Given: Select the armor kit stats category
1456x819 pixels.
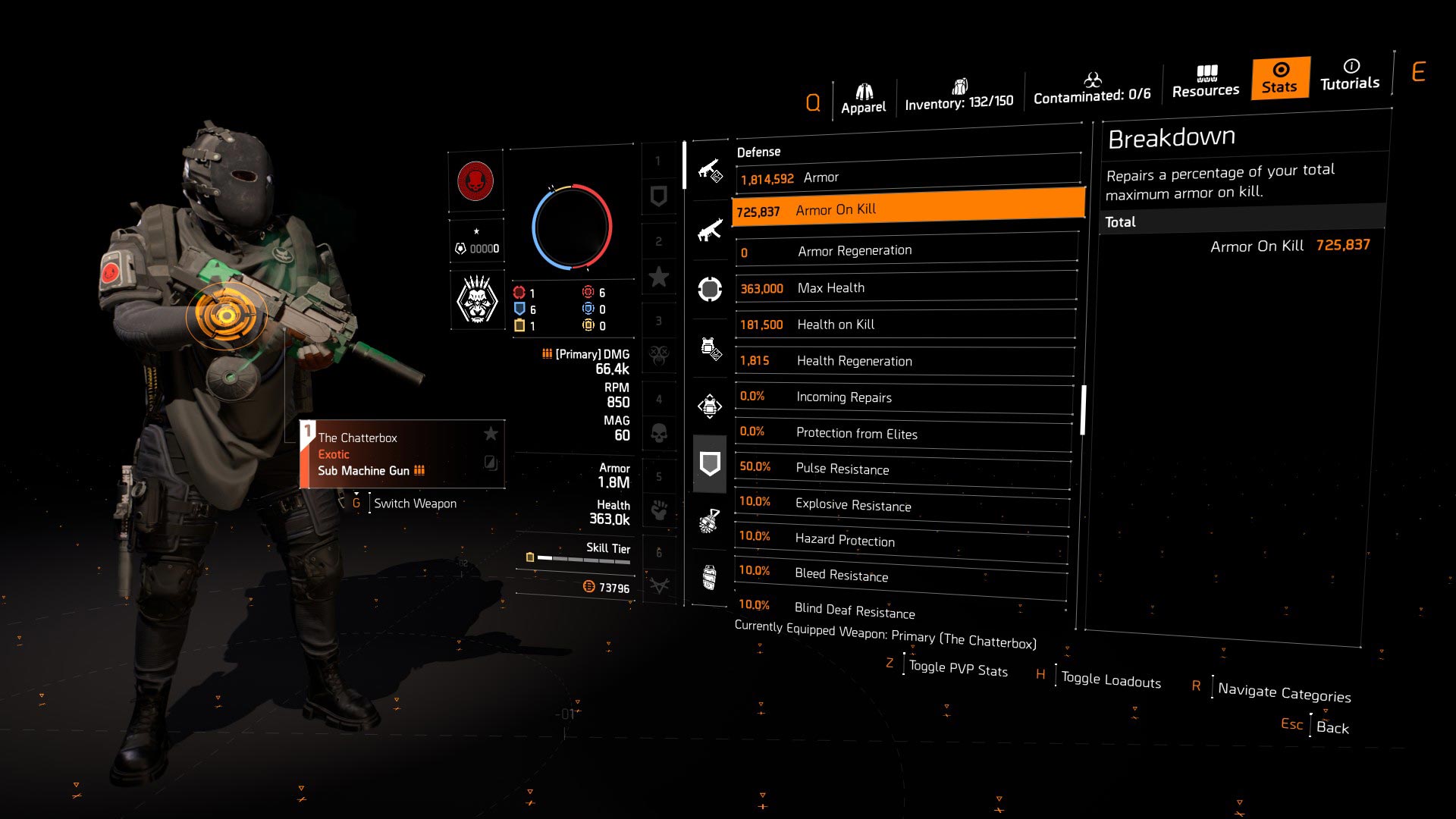Looking at the screenshot, I should point(710,406).
